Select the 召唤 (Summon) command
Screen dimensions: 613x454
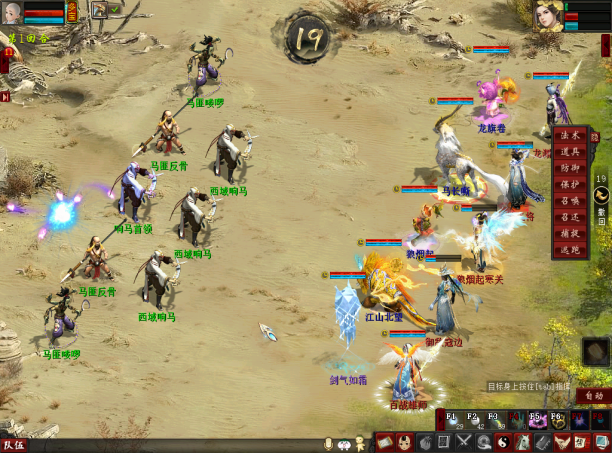pos(569,200)
